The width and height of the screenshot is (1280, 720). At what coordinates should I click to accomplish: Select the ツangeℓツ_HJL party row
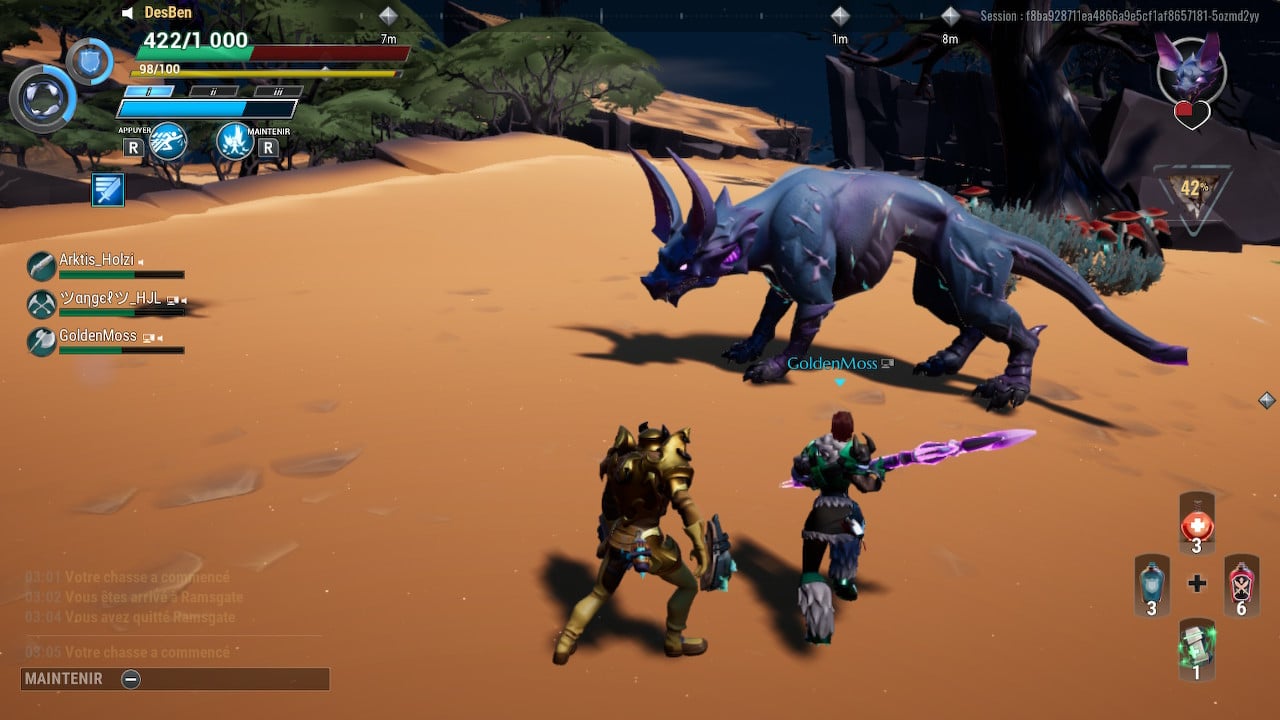coord(108,299)
